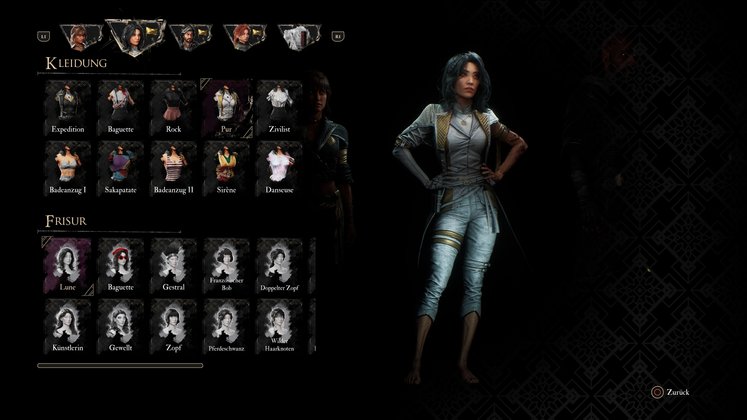Select the Französischer Bob hairstyle
The image size is (747, 420).
(227, 266)
